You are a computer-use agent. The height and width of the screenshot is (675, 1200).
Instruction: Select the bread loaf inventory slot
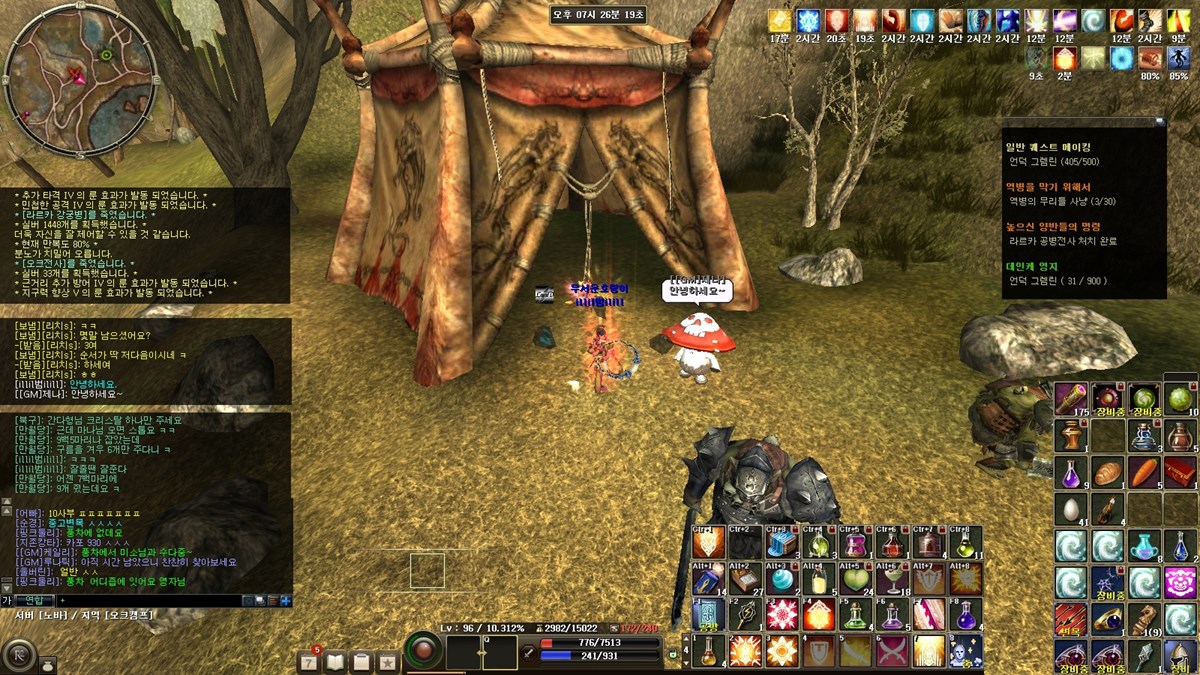[x=1106, y=471]
